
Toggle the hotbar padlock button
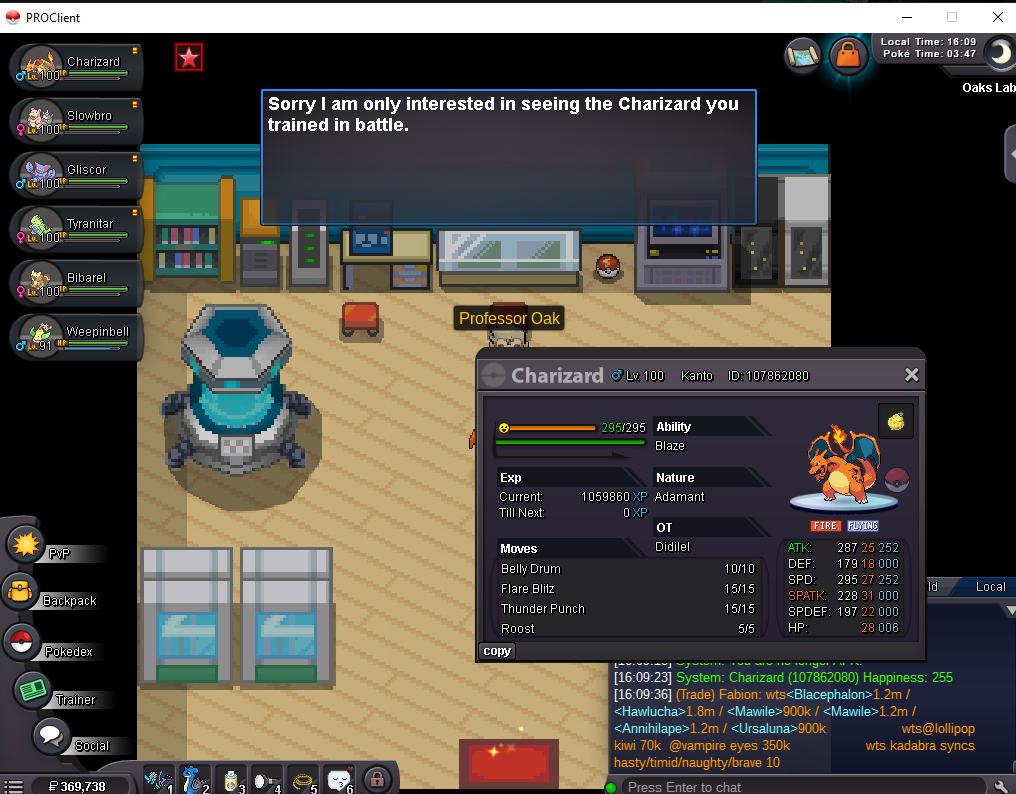(x=376, y=778)
